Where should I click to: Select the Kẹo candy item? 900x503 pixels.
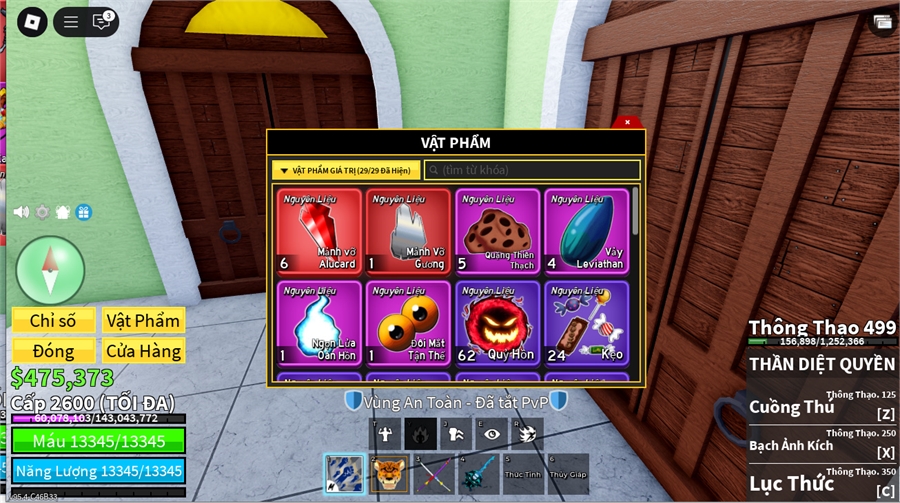[586, 323]
